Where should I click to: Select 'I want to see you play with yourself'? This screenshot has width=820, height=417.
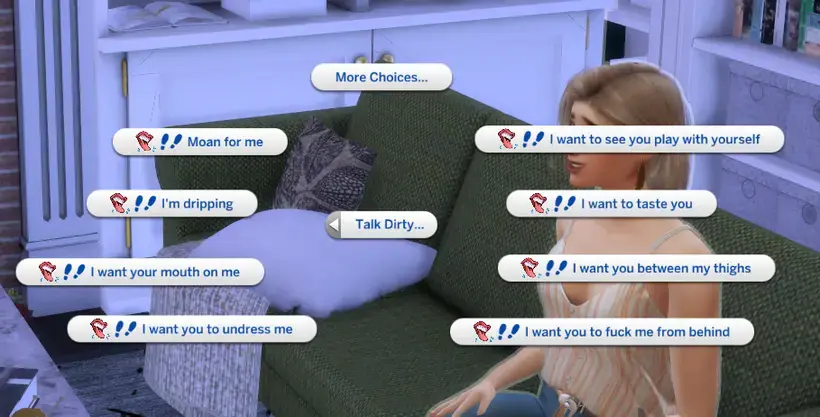[628, 139]
